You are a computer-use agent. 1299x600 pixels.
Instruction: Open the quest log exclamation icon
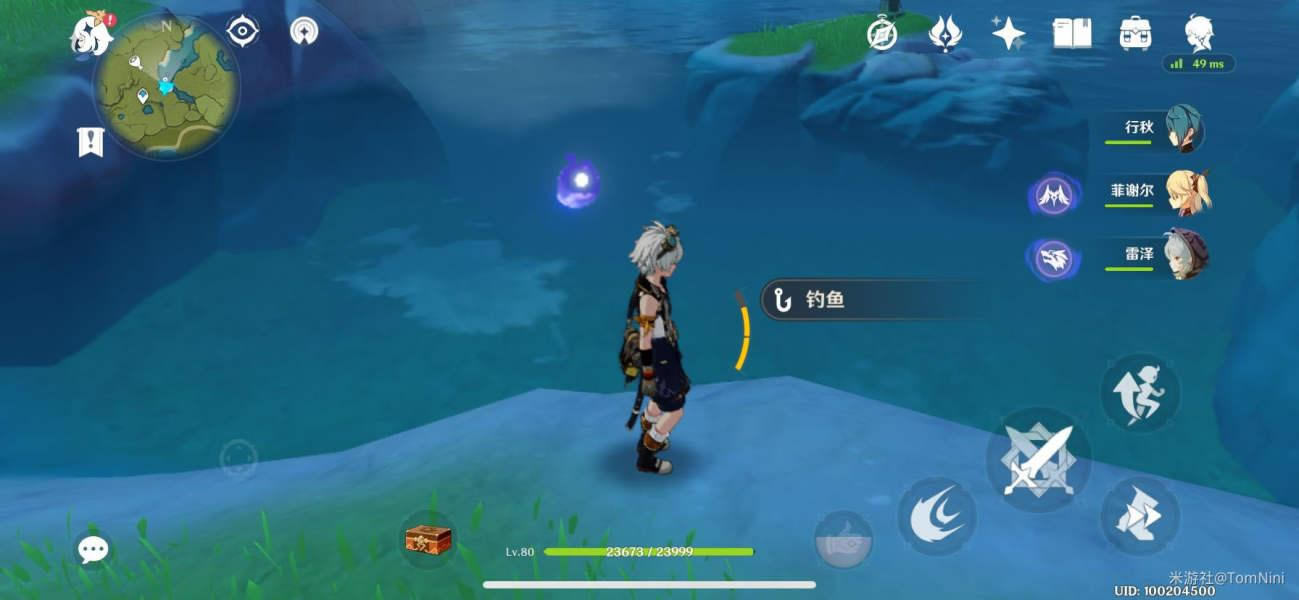[x=91, y=142]
